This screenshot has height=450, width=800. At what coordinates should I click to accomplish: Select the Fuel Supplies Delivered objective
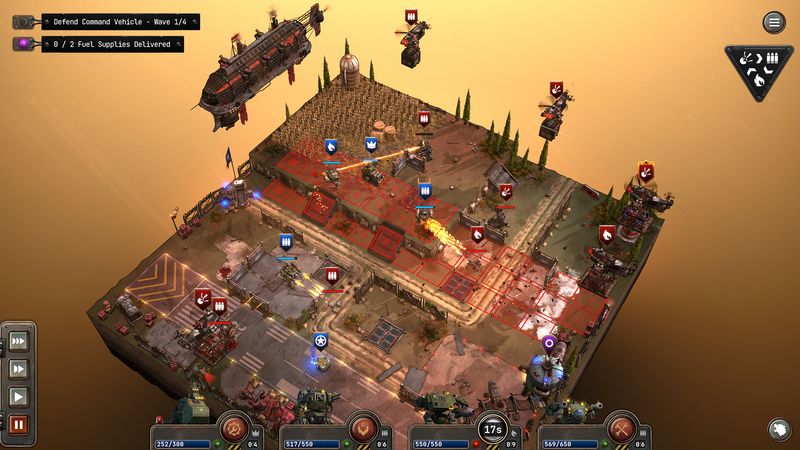point(112,44)
